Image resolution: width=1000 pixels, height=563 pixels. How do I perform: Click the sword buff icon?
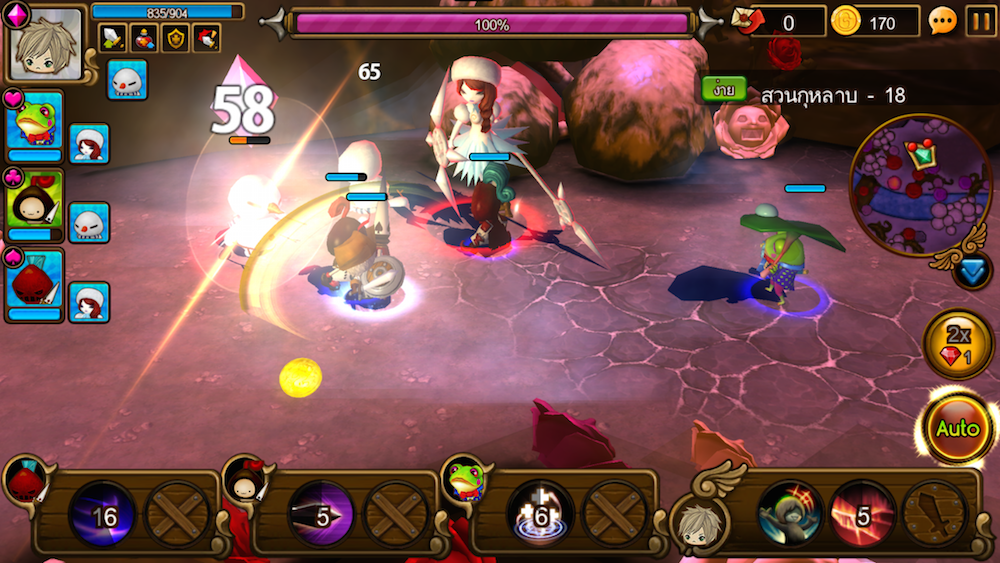tap(113, 38)
